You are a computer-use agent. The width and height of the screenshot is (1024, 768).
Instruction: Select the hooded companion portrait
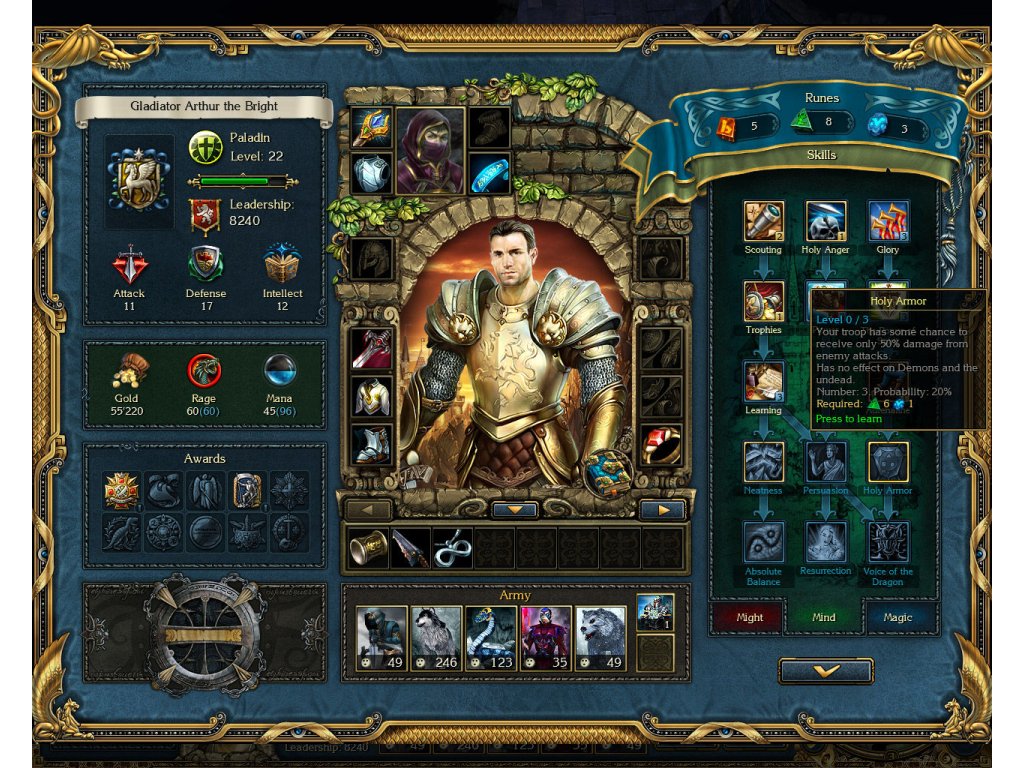430,150
